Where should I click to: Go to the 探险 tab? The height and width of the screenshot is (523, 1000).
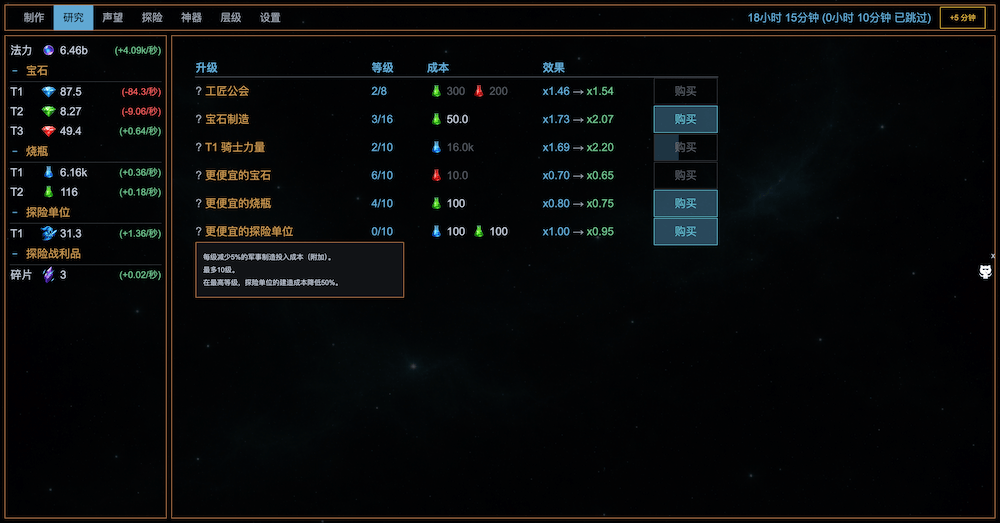point(152,18)
